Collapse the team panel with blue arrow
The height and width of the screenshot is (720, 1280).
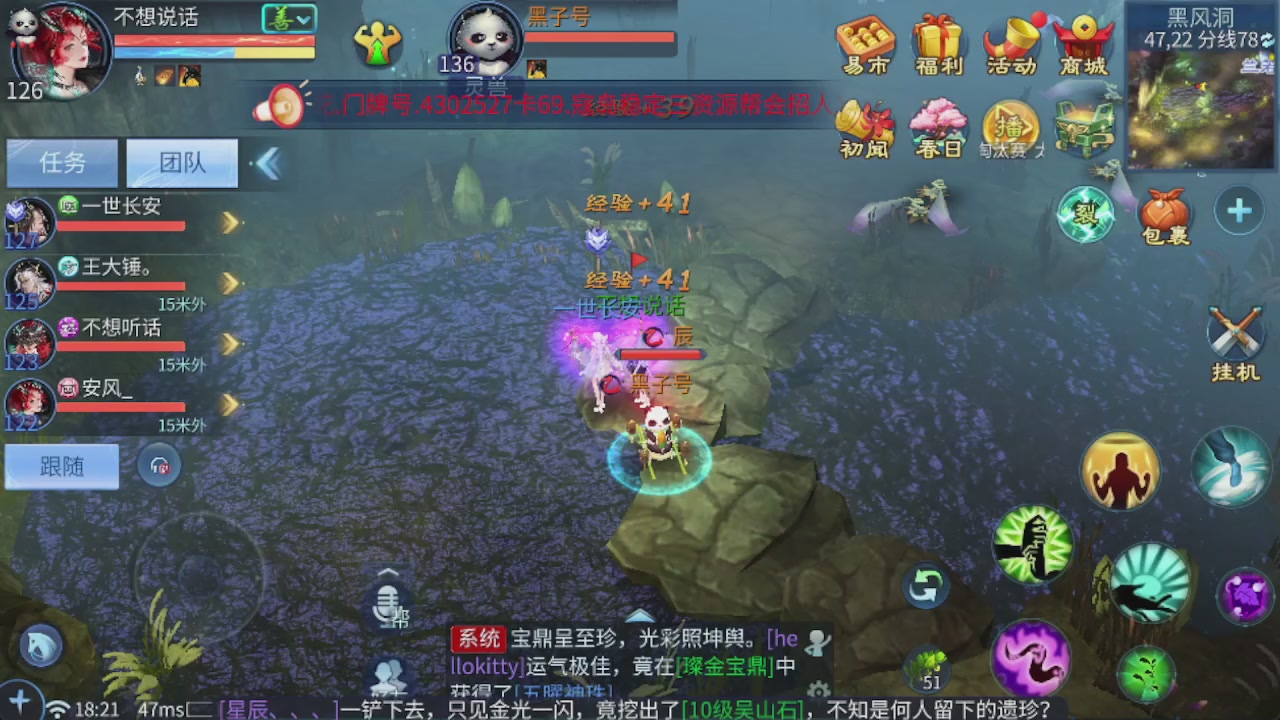point(267,163)
